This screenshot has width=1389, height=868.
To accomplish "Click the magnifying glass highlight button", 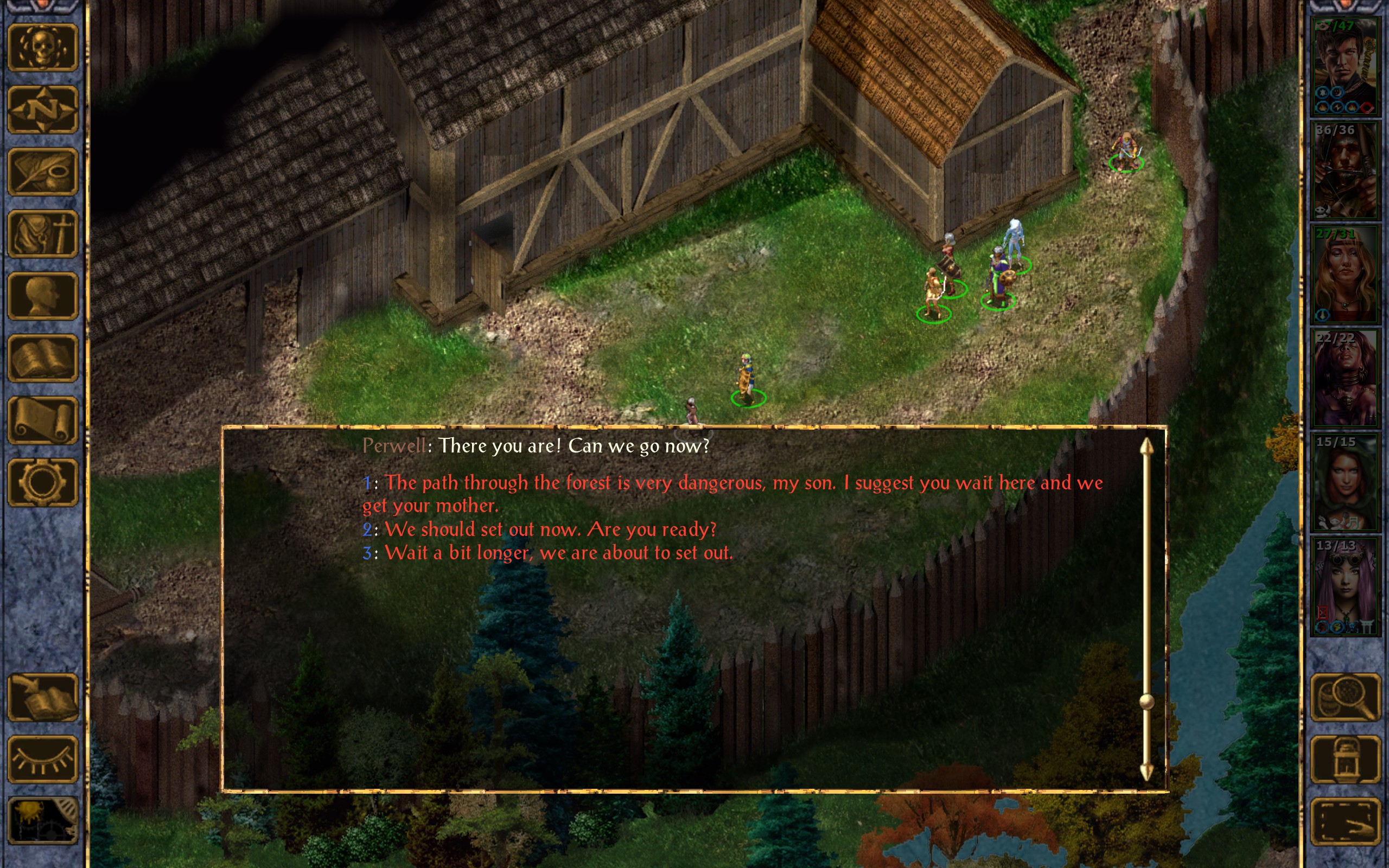I will [x=1346, y=697].
